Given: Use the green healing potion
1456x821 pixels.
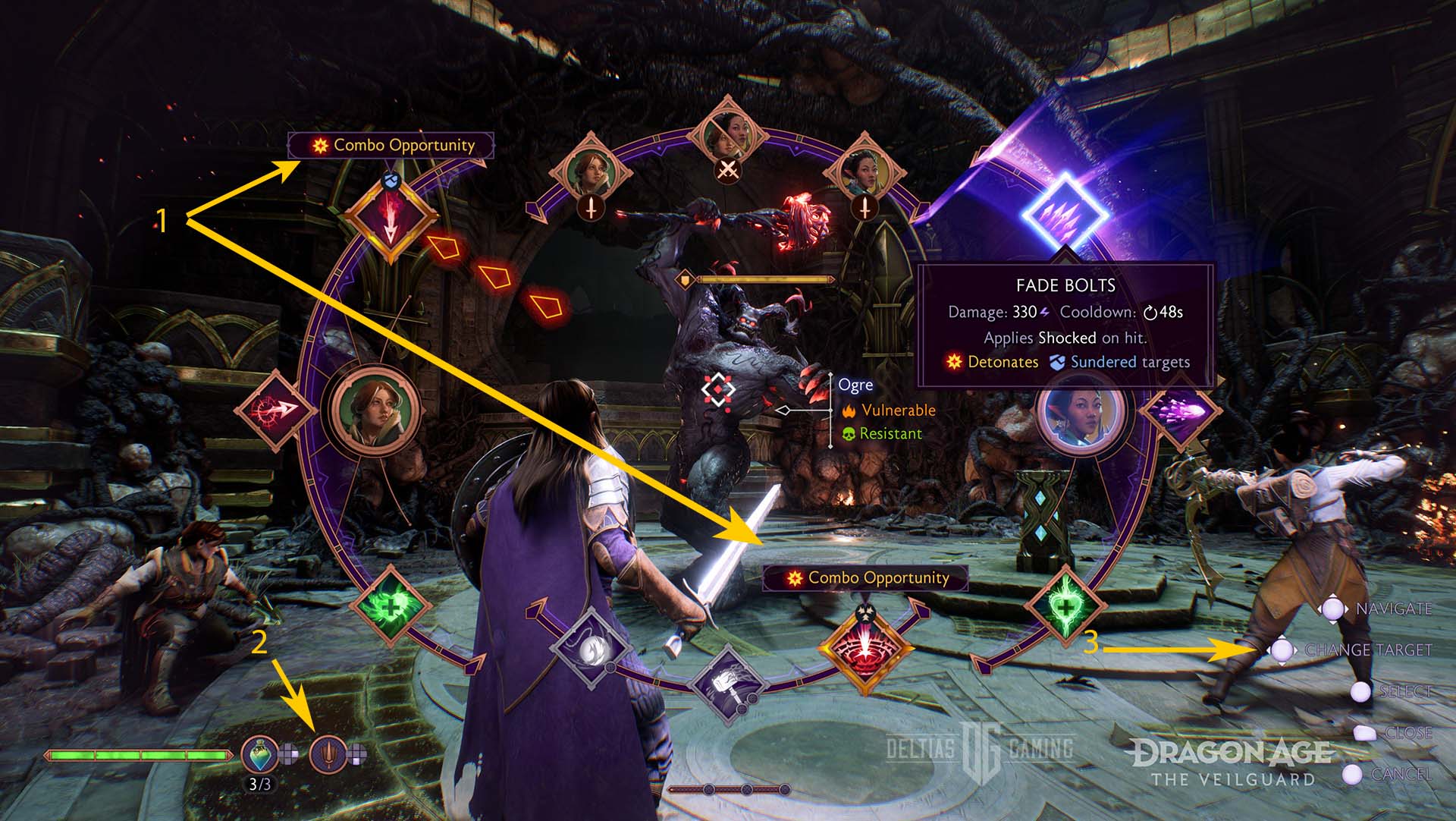Looking at the screenshot, I should [x=260, y=754].
